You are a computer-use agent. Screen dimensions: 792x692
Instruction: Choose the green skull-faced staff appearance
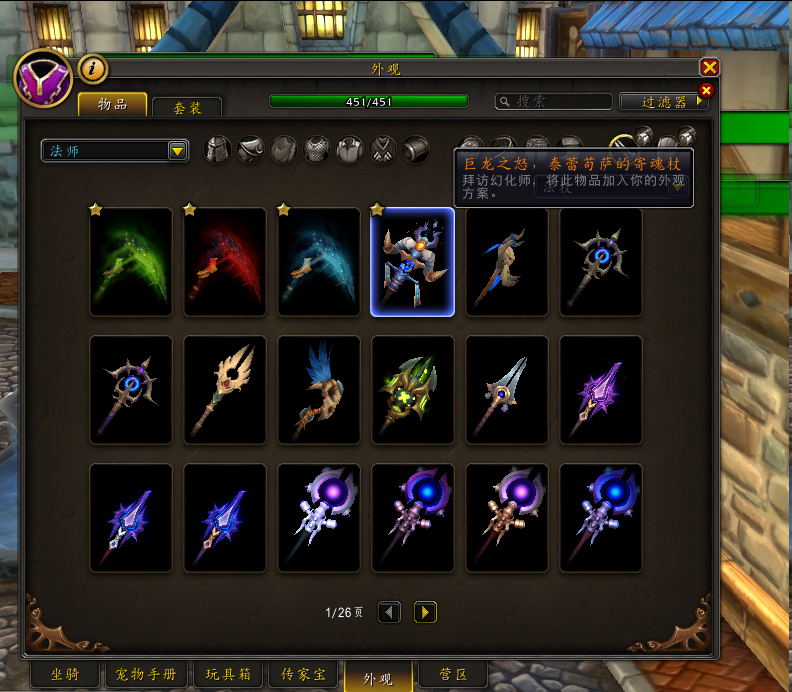(413, 390)
